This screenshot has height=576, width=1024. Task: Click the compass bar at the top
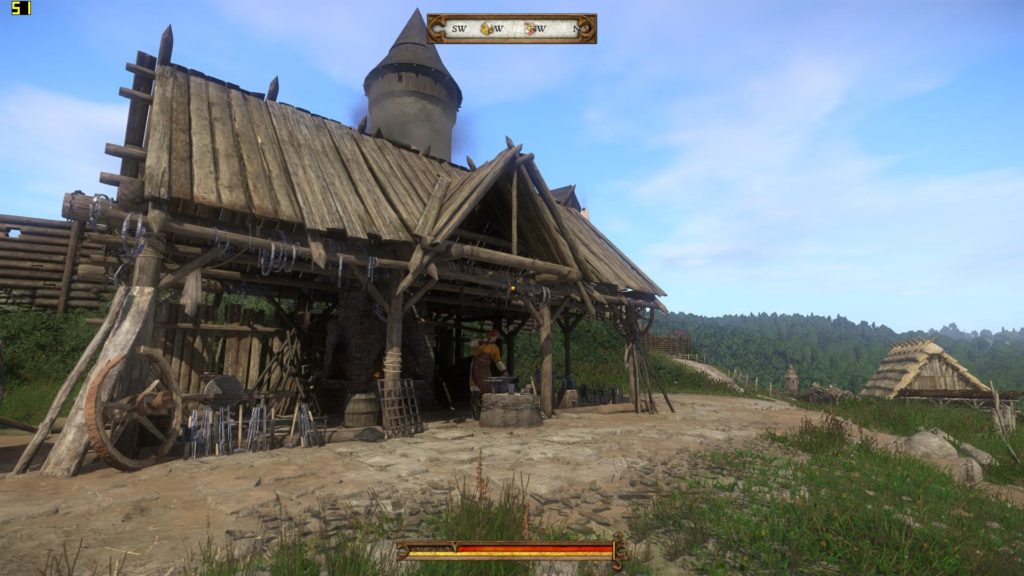511,28
